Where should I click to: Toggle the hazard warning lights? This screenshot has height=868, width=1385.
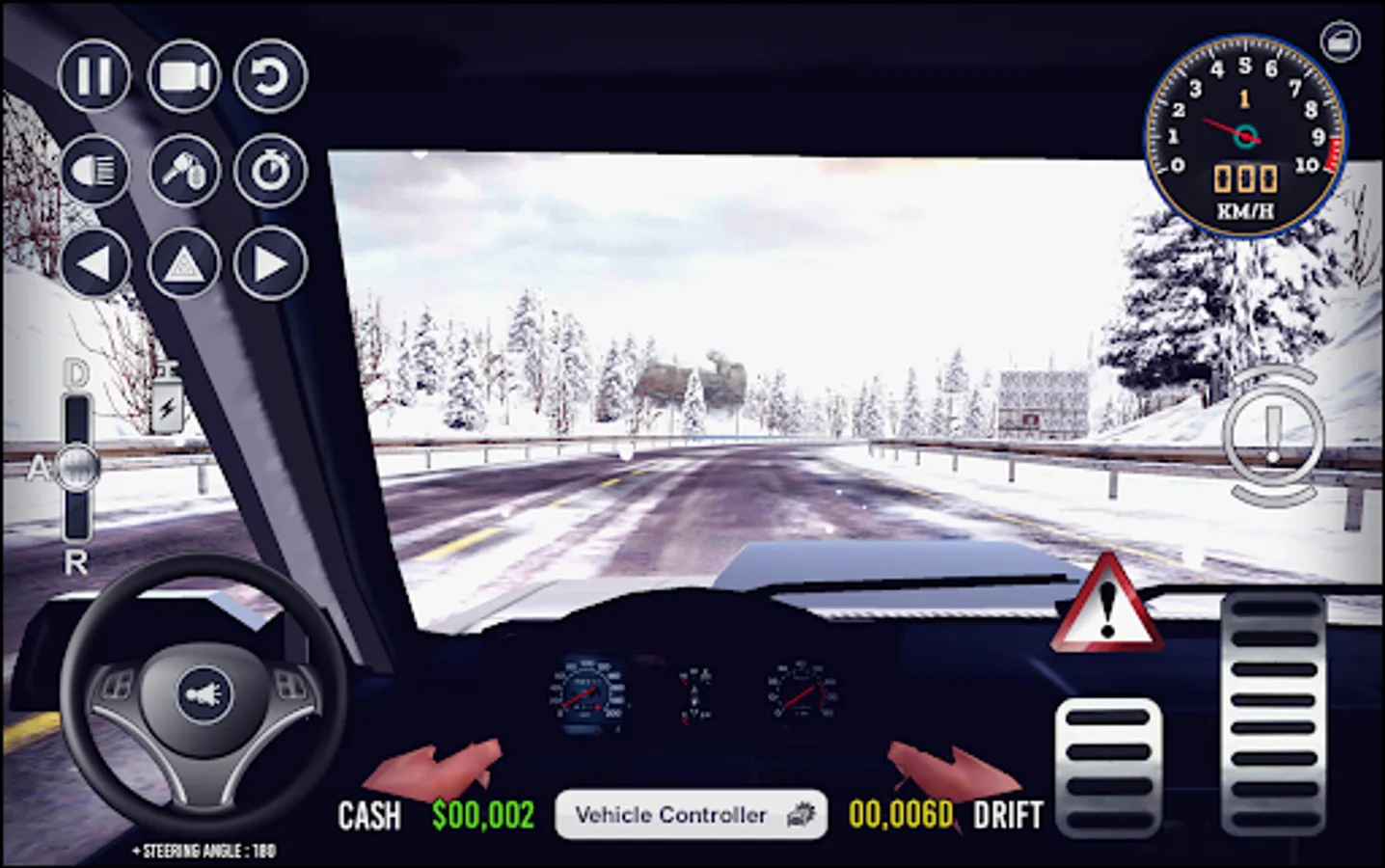click(183, 260)
